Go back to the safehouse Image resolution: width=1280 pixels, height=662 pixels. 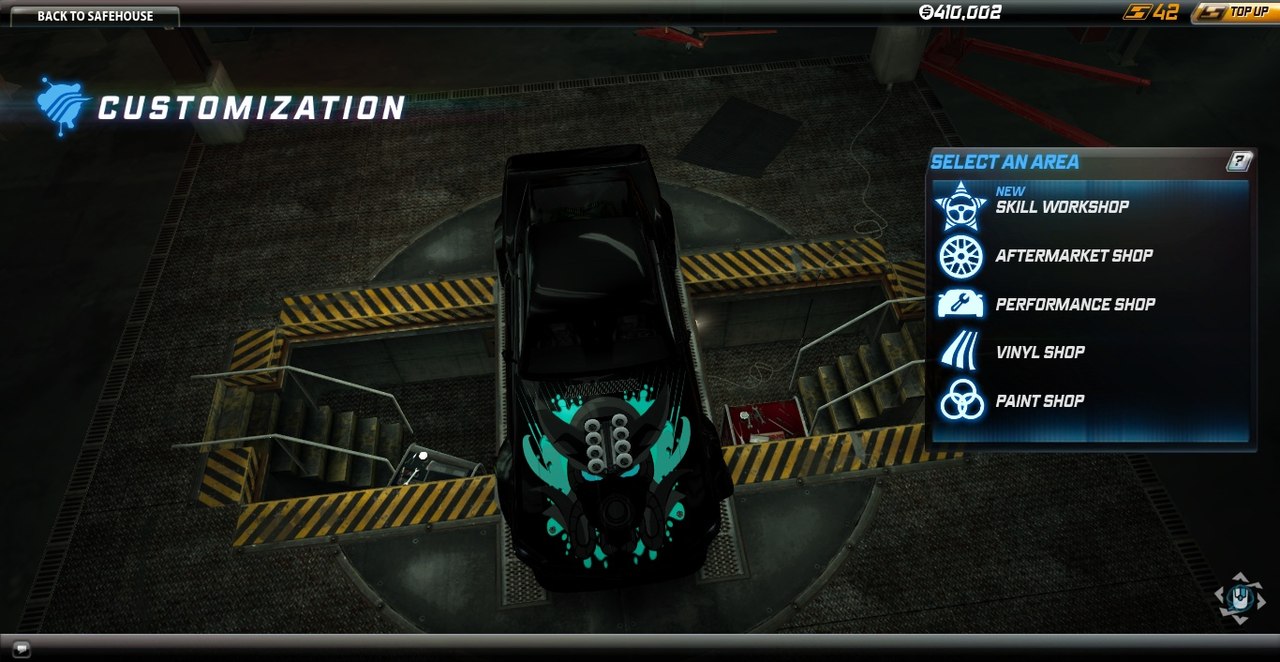coord(95,16)
